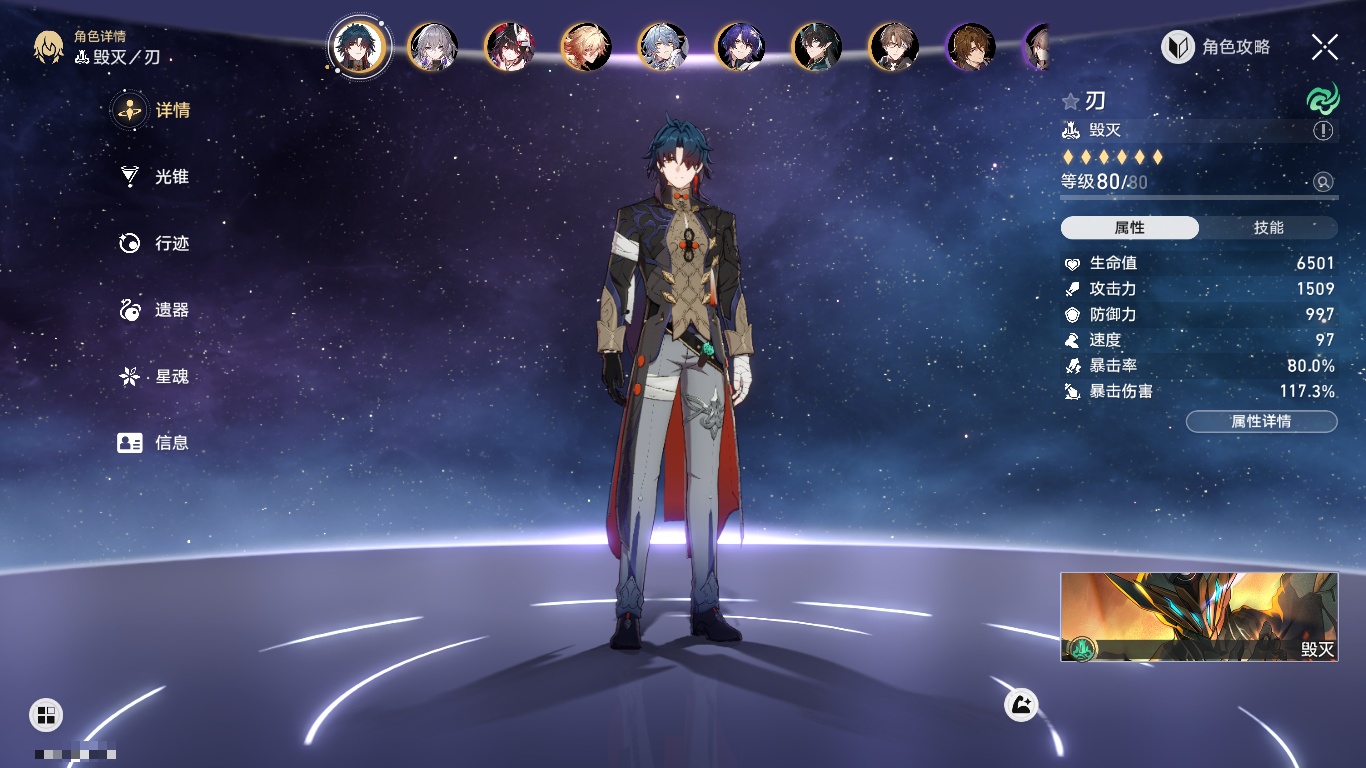
Task: Open the four-square grid menu button
Action: pos(46,714)
